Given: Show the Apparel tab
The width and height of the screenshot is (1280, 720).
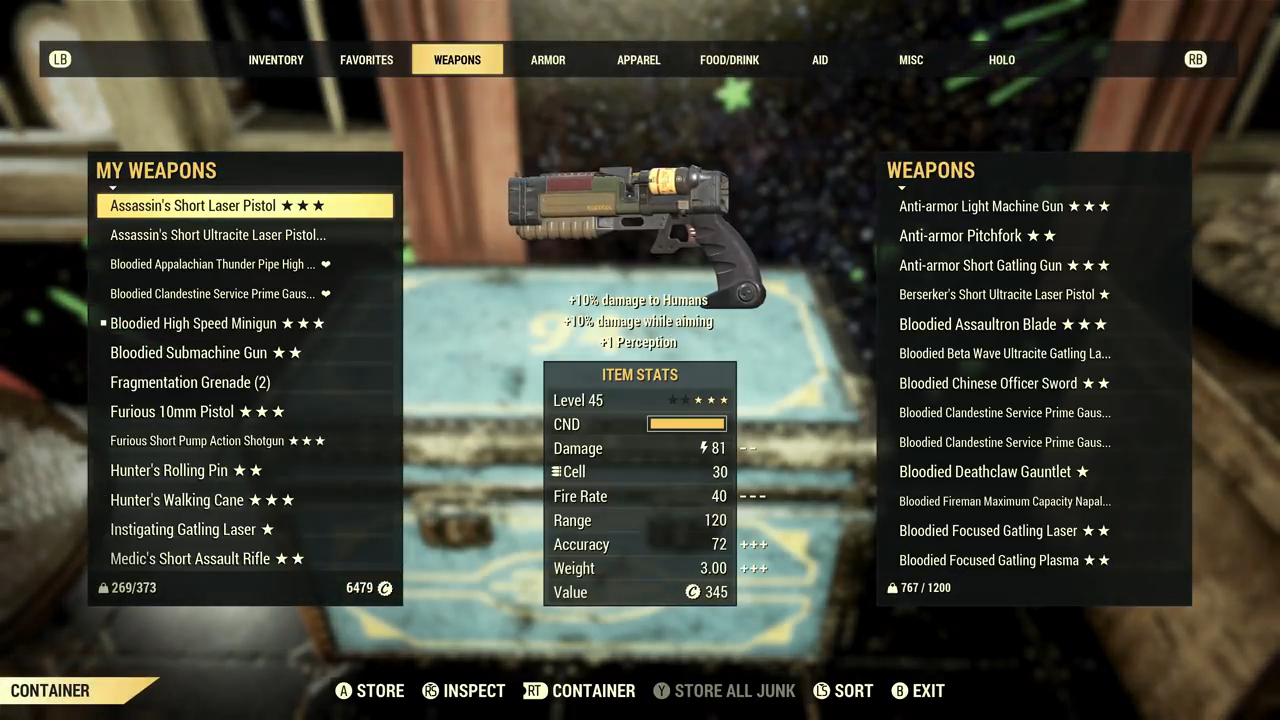Looking at the screenshot, I should (638, 60).
